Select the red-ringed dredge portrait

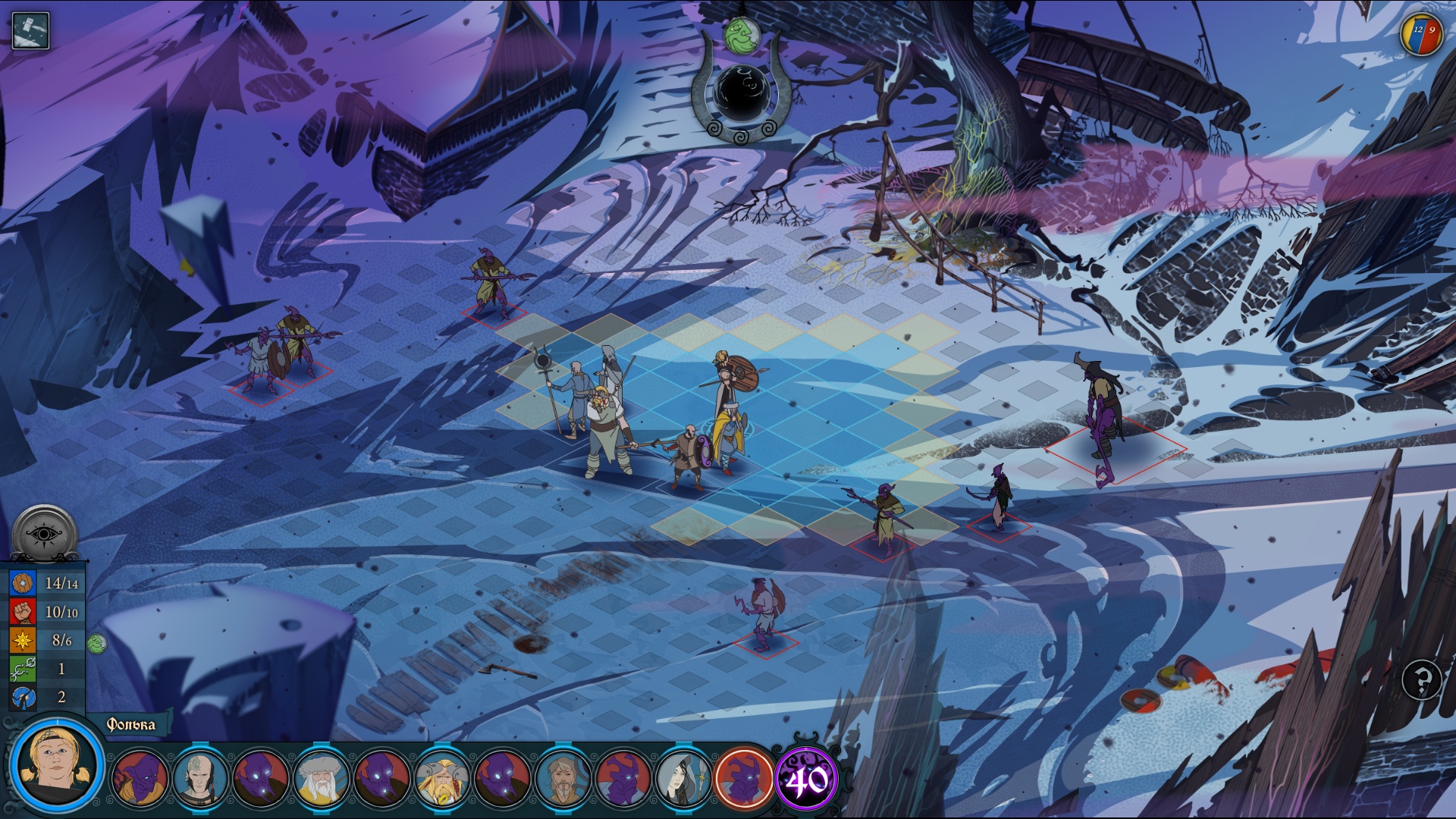click(x=744, y=779)
